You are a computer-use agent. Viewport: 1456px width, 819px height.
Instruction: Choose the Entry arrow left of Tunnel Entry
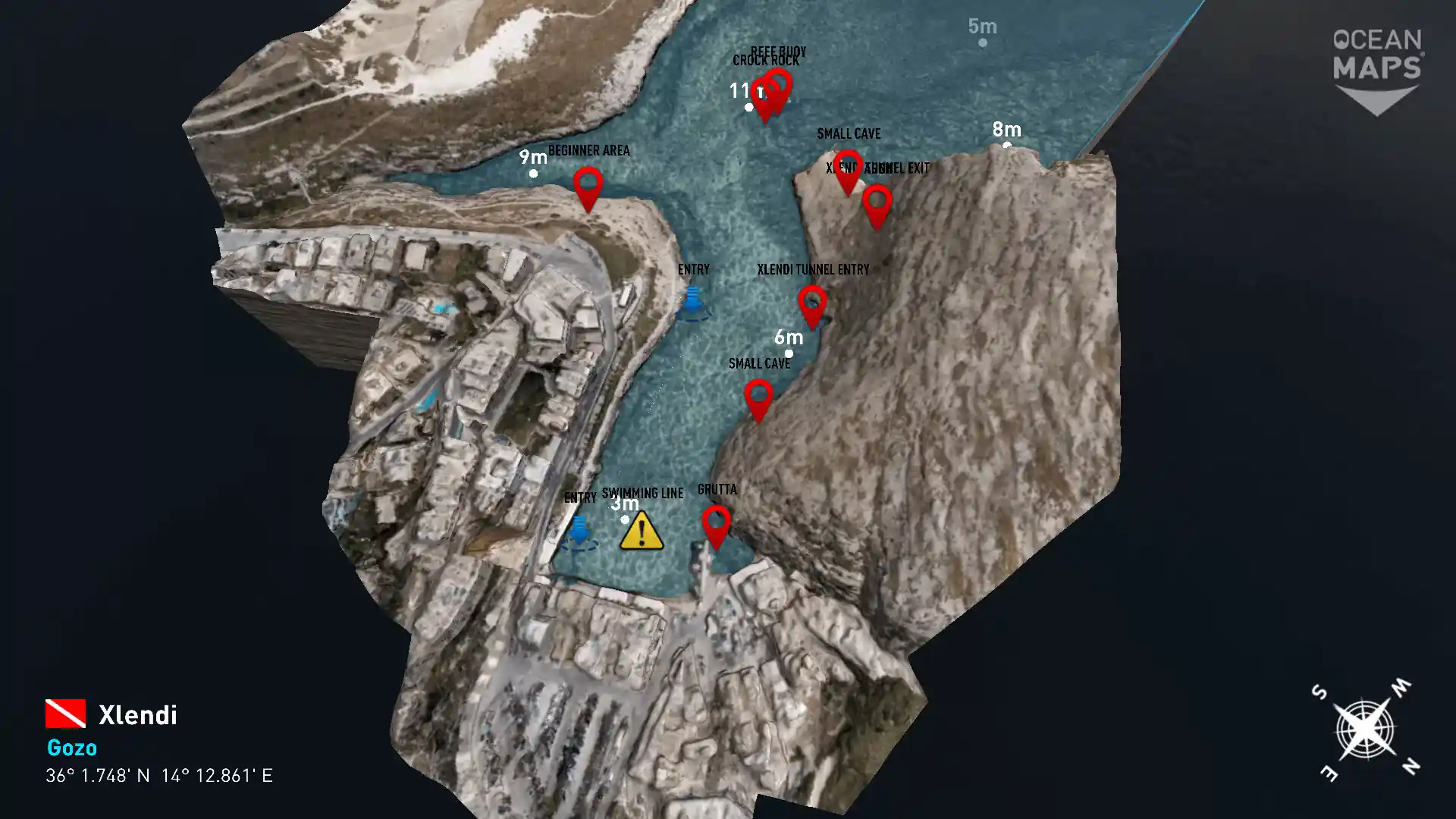692,301
